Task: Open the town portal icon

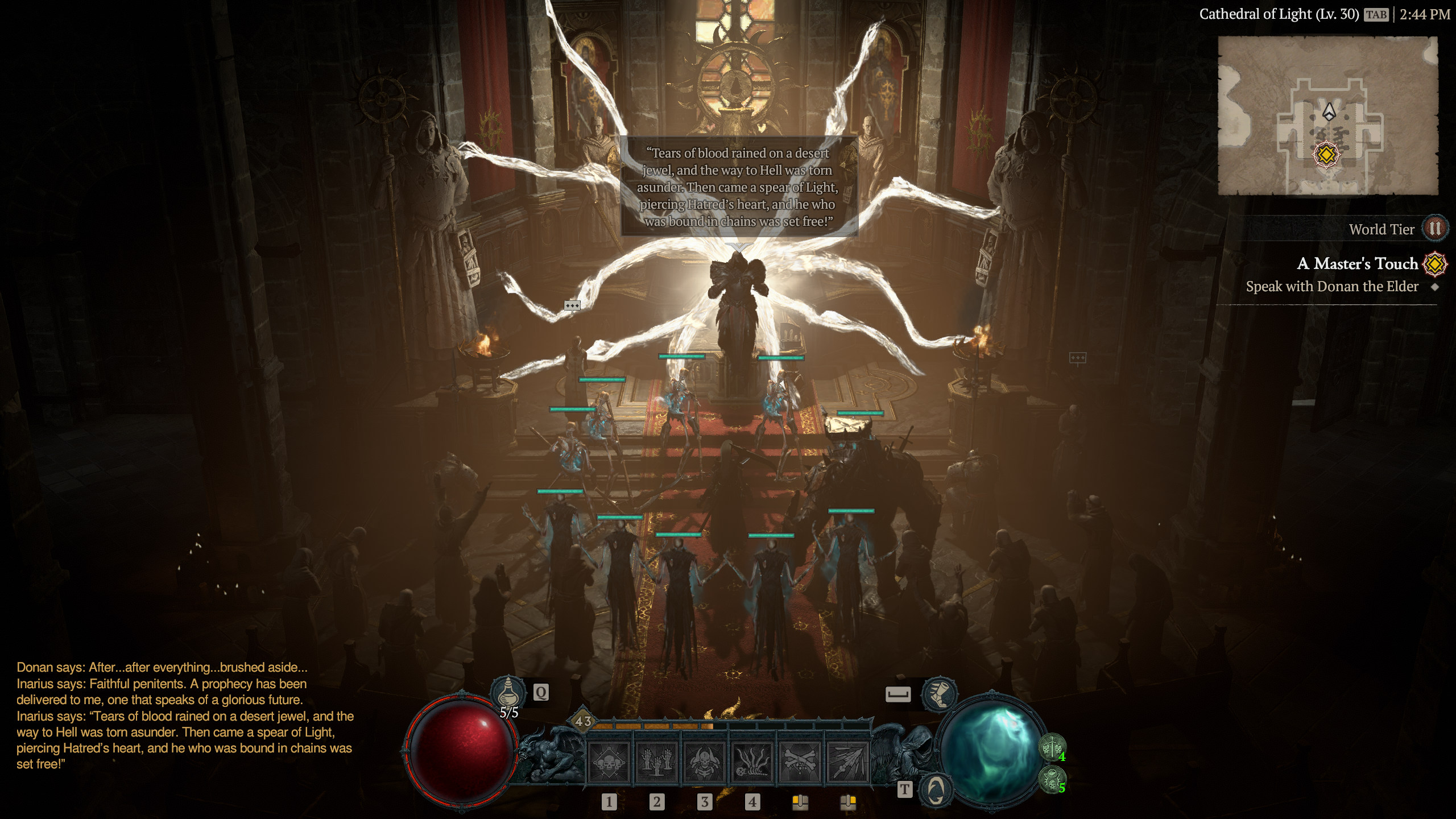Action: click(936, 789)
